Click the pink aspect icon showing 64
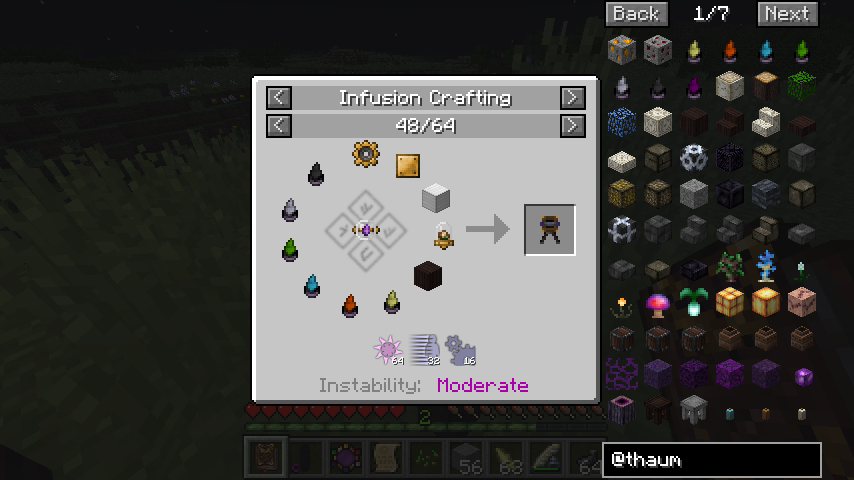This screenshot has height=480, width=854. click(387, 350)
